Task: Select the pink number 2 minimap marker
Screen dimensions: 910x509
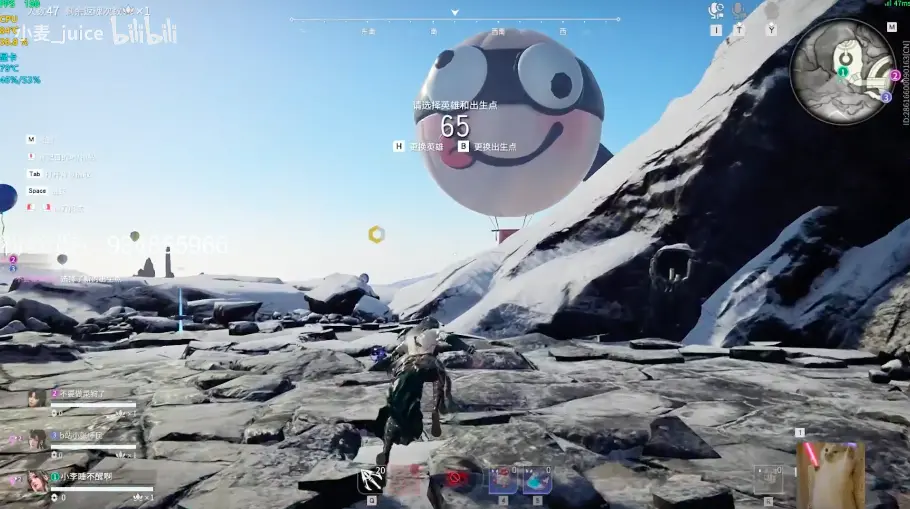Action: pos(896,75)
